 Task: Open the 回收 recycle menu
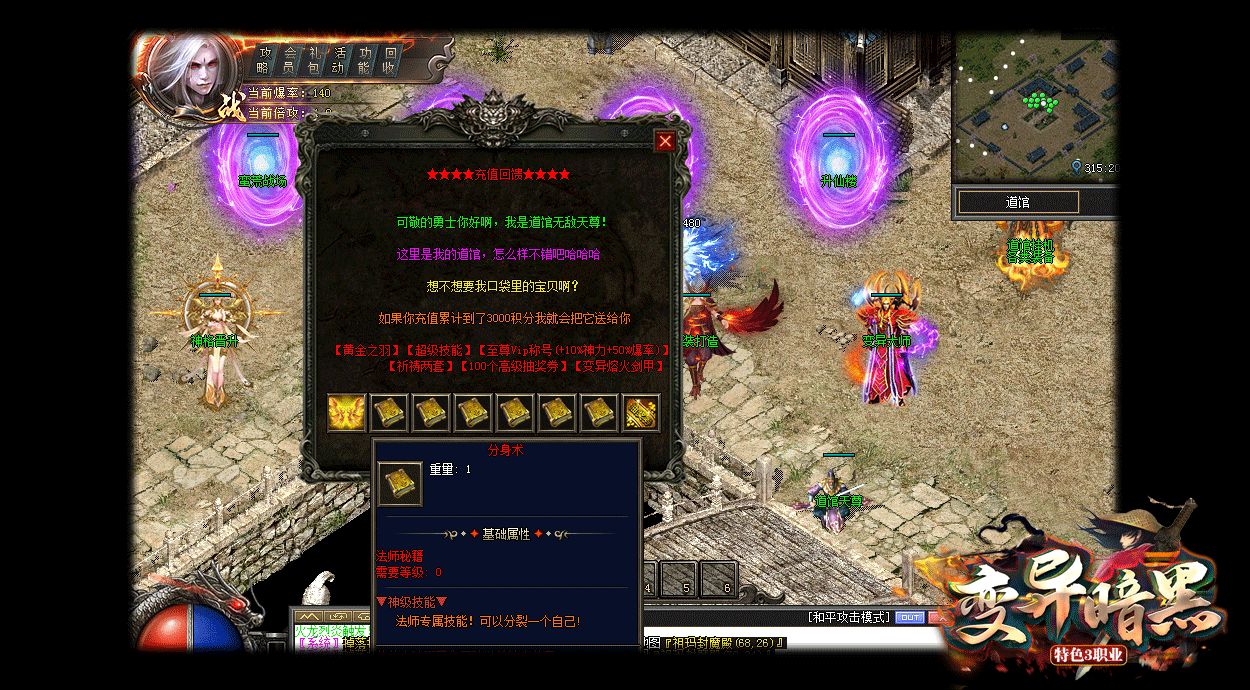click(x=390, y=60)
